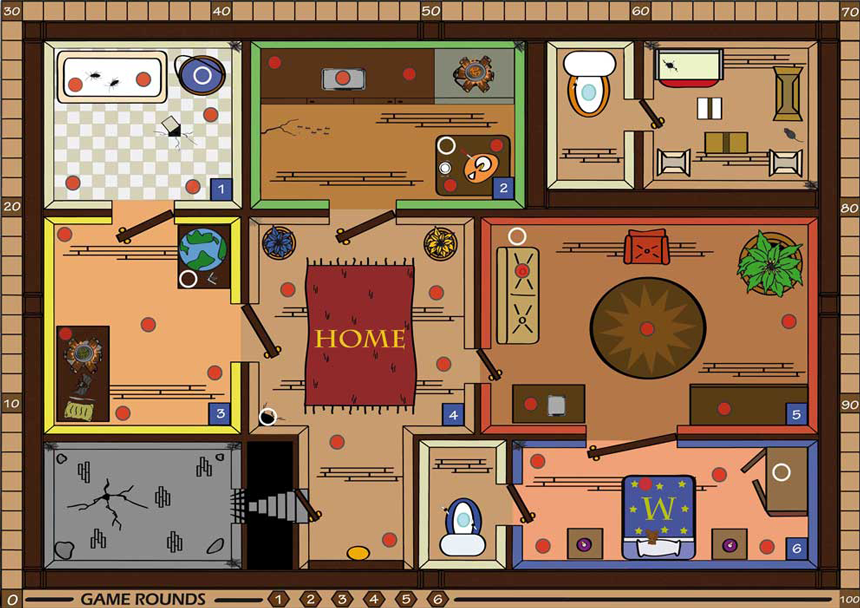Click game round marker 6

[437, 599]
